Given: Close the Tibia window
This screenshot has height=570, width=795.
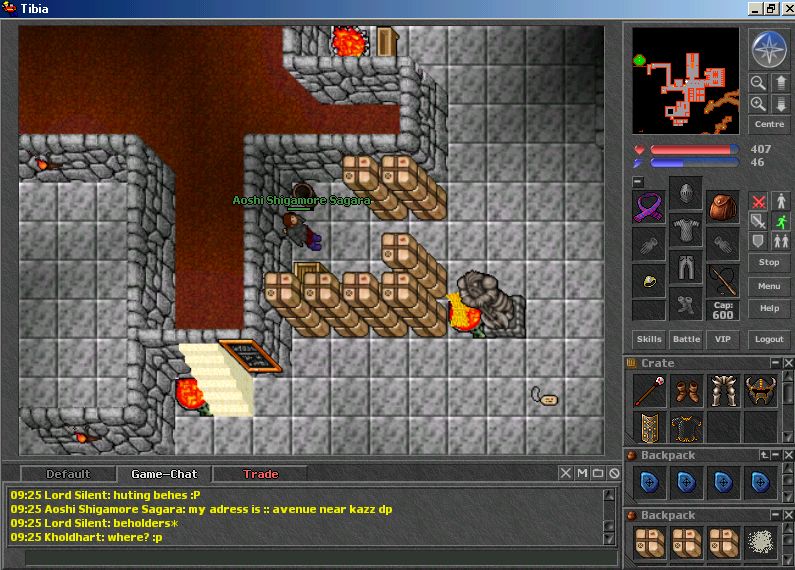Looking at the screenshot, I should tap(786, 9).
